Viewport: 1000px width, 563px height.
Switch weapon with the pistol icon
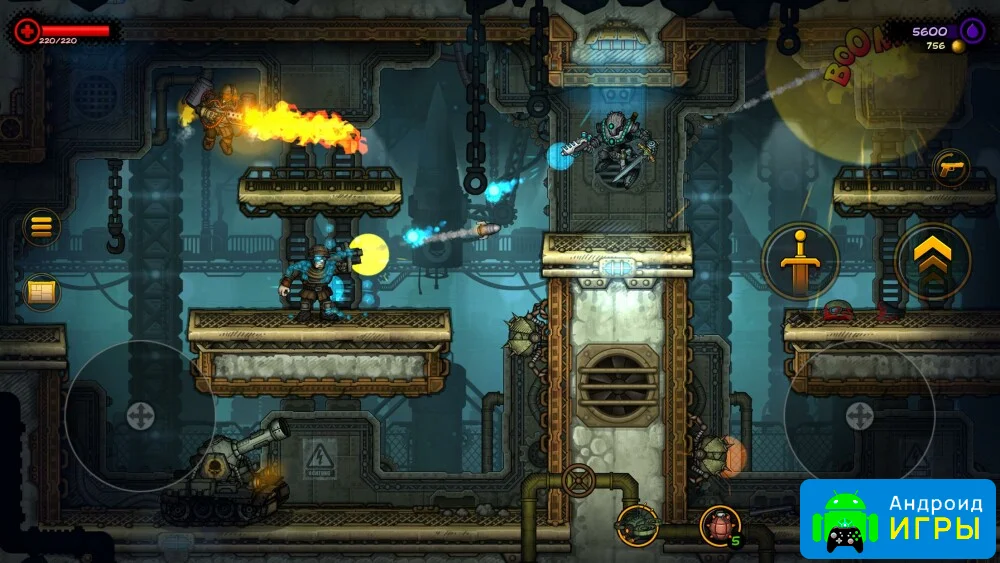click(950, 167)
